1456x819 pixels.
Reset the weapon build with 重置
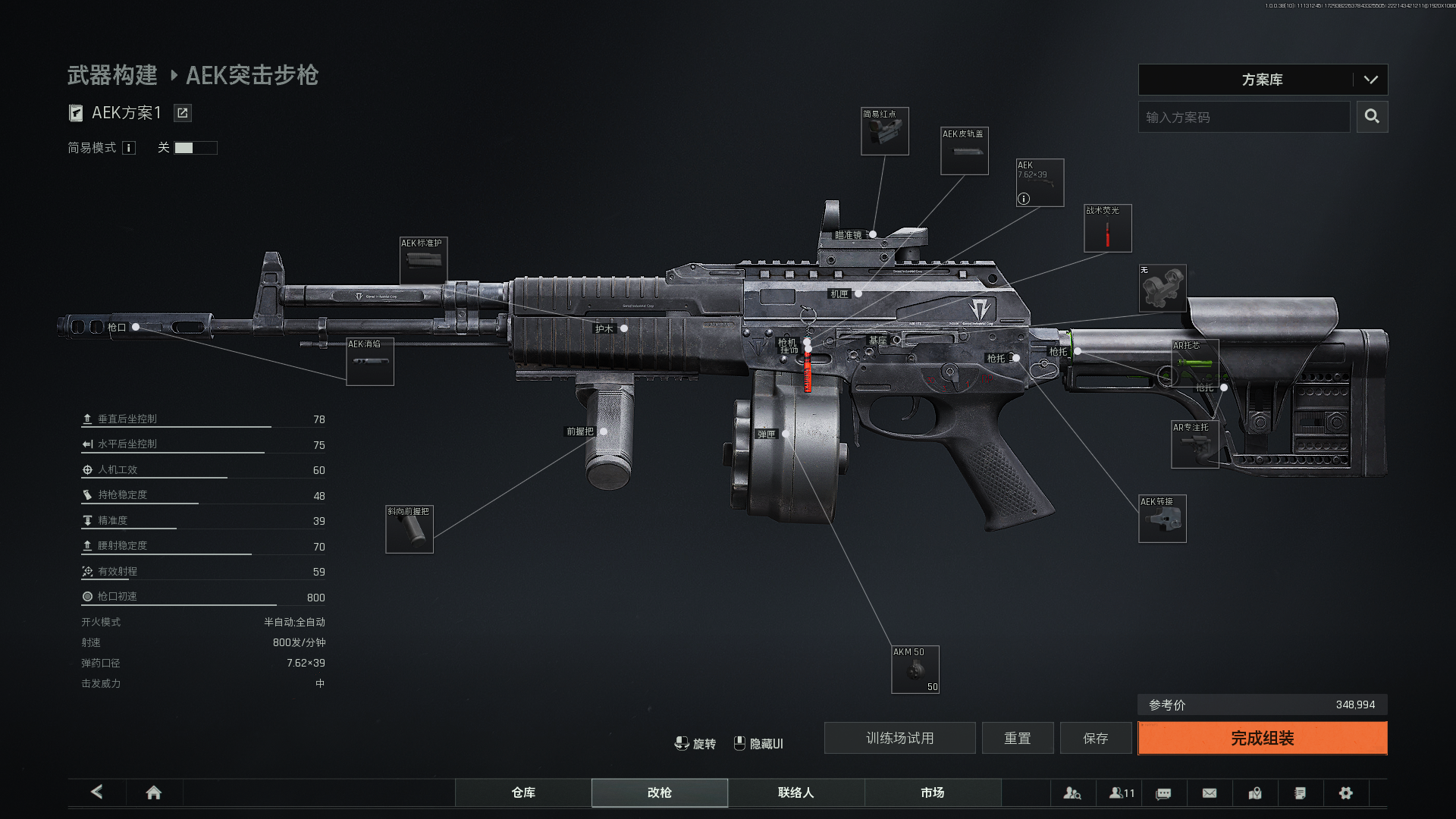coord(1017,738)
